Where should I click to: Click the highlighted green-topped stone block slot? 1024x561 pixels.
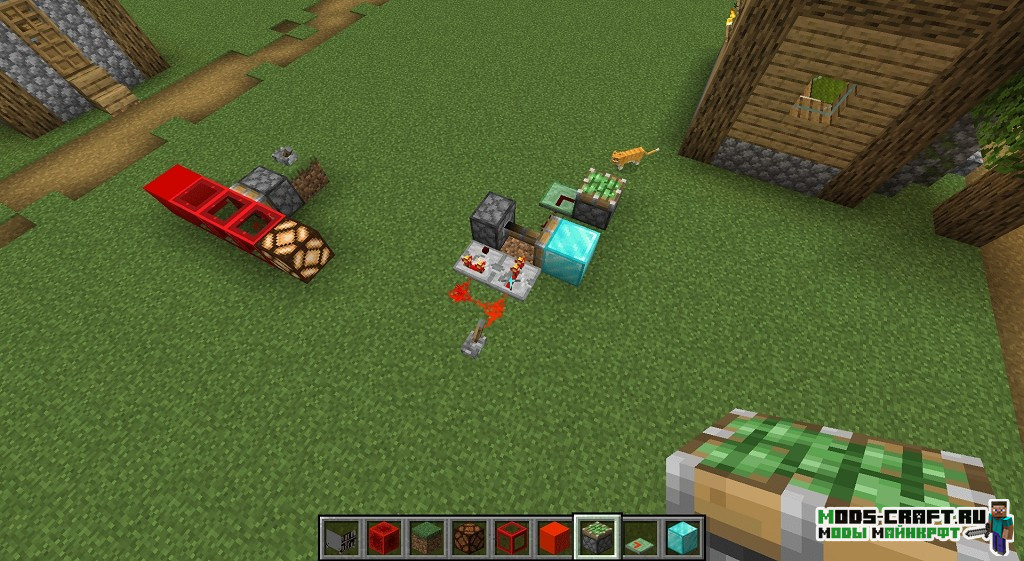click(597, 537)
